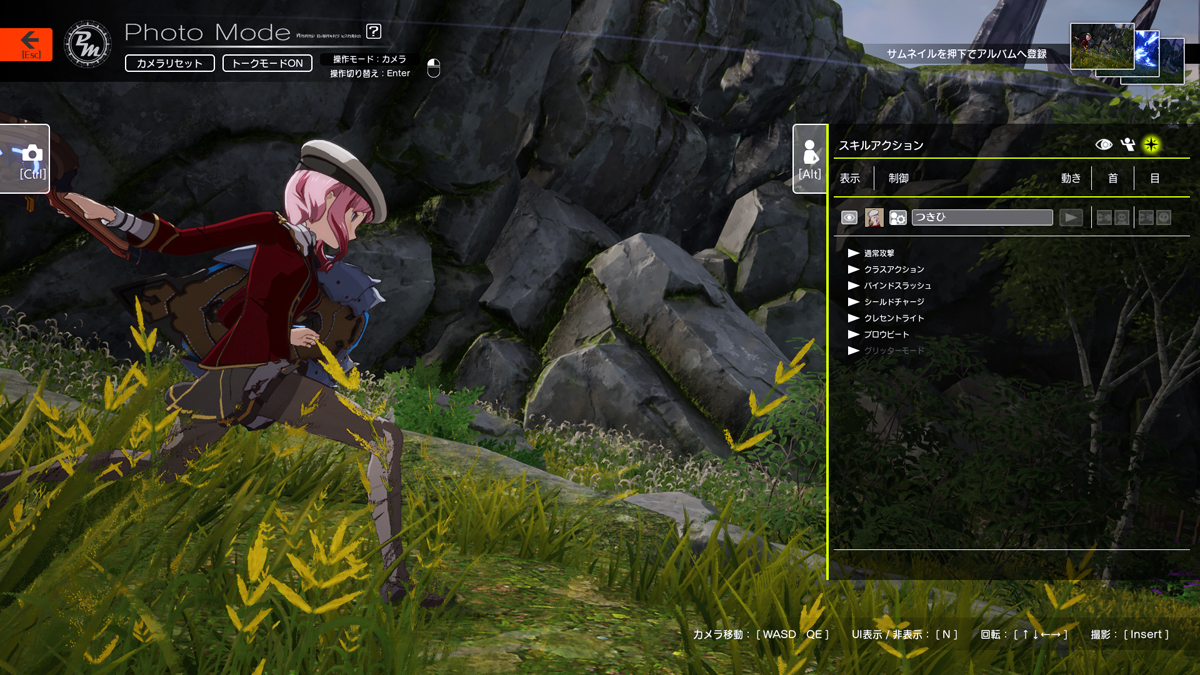Screen dimensions: 1200x675
Task: Play the バインドスラッシュ skill animation
Action: pos(854,285)
